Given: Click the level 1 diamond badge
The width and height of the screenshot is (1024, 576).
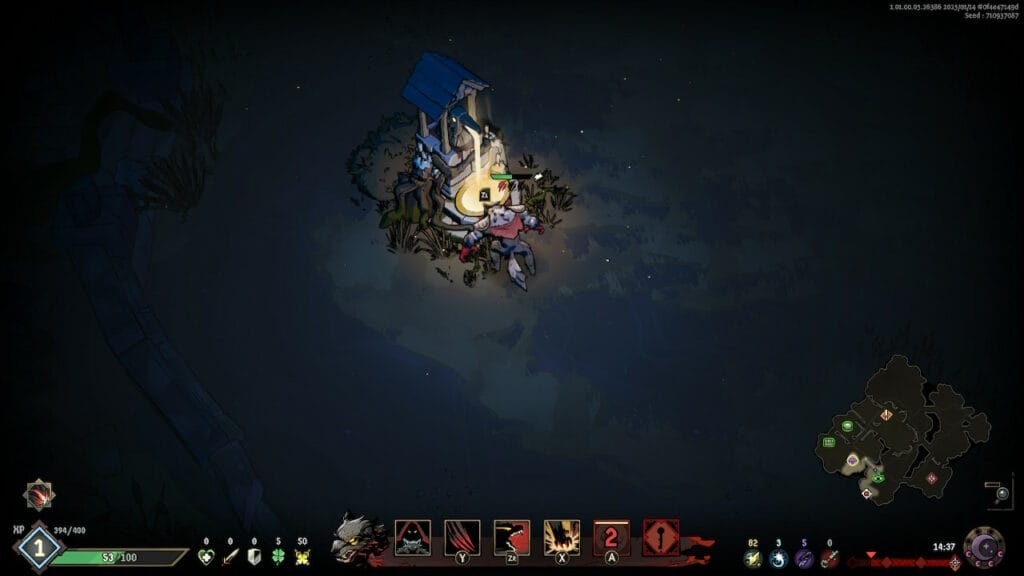Looking at the screenshot, I should (38, 548).
